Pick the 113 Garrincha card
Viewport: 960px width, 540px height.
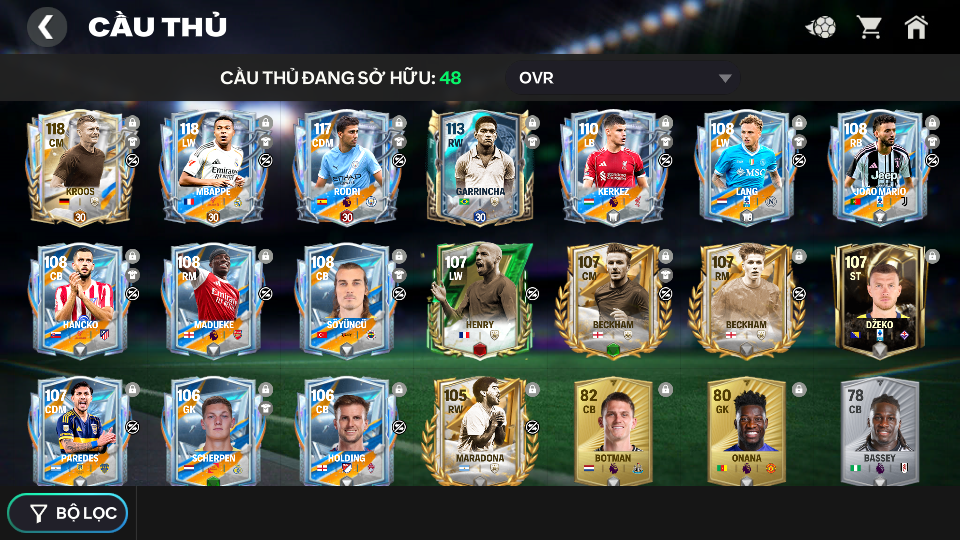pyautogui.click(x=477, y=167)
